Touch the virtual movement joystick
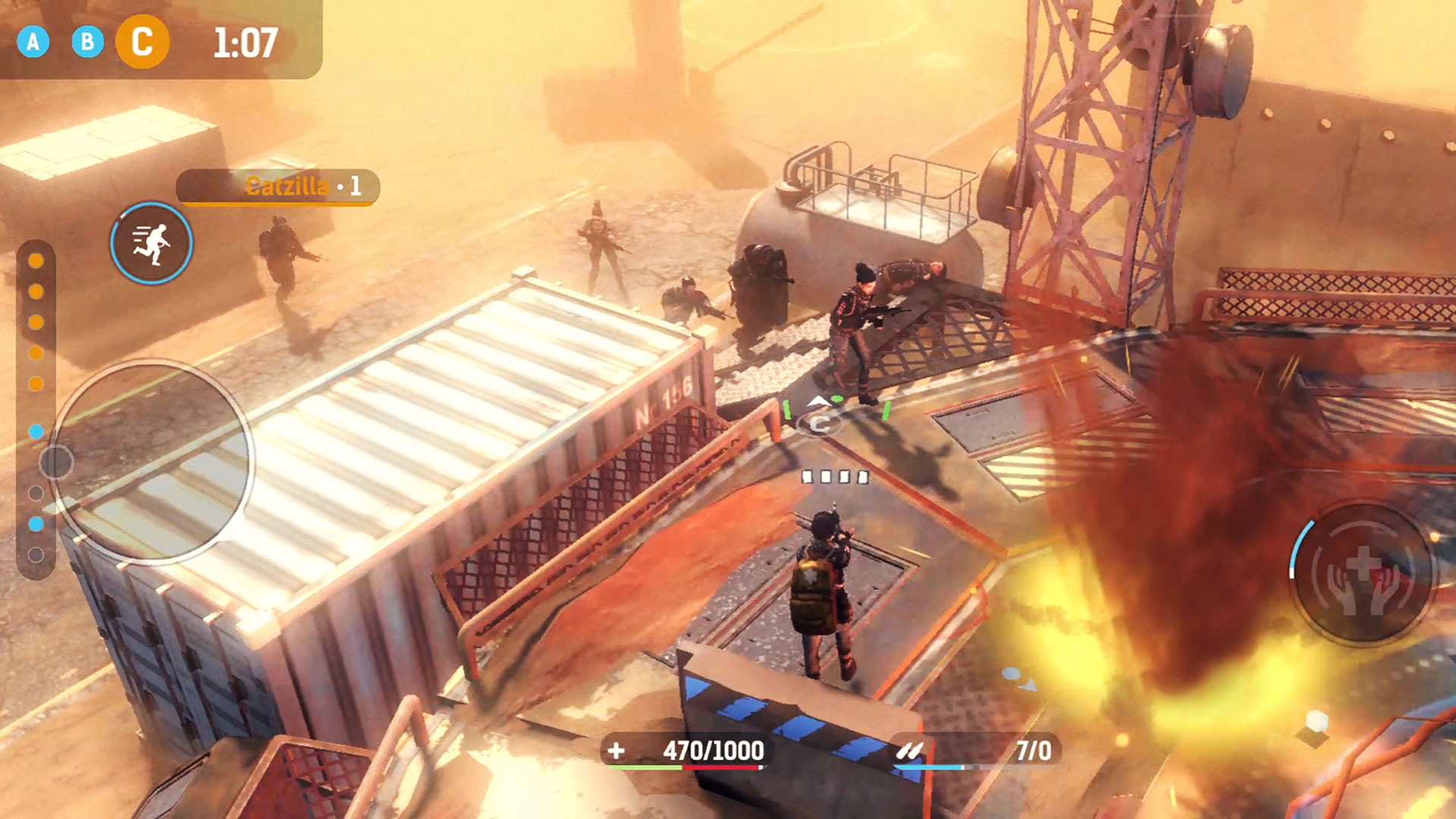 152,462
